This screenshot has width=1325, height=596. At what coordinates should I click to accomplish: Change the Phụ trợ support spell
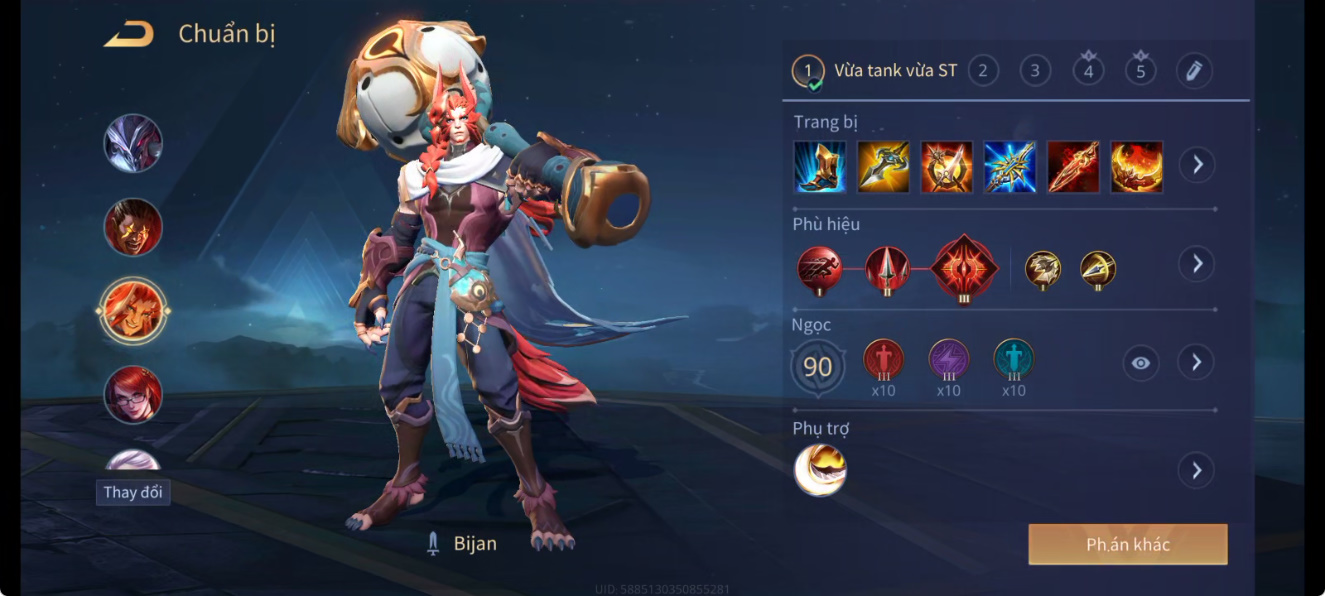click(x=1196, y=470)
